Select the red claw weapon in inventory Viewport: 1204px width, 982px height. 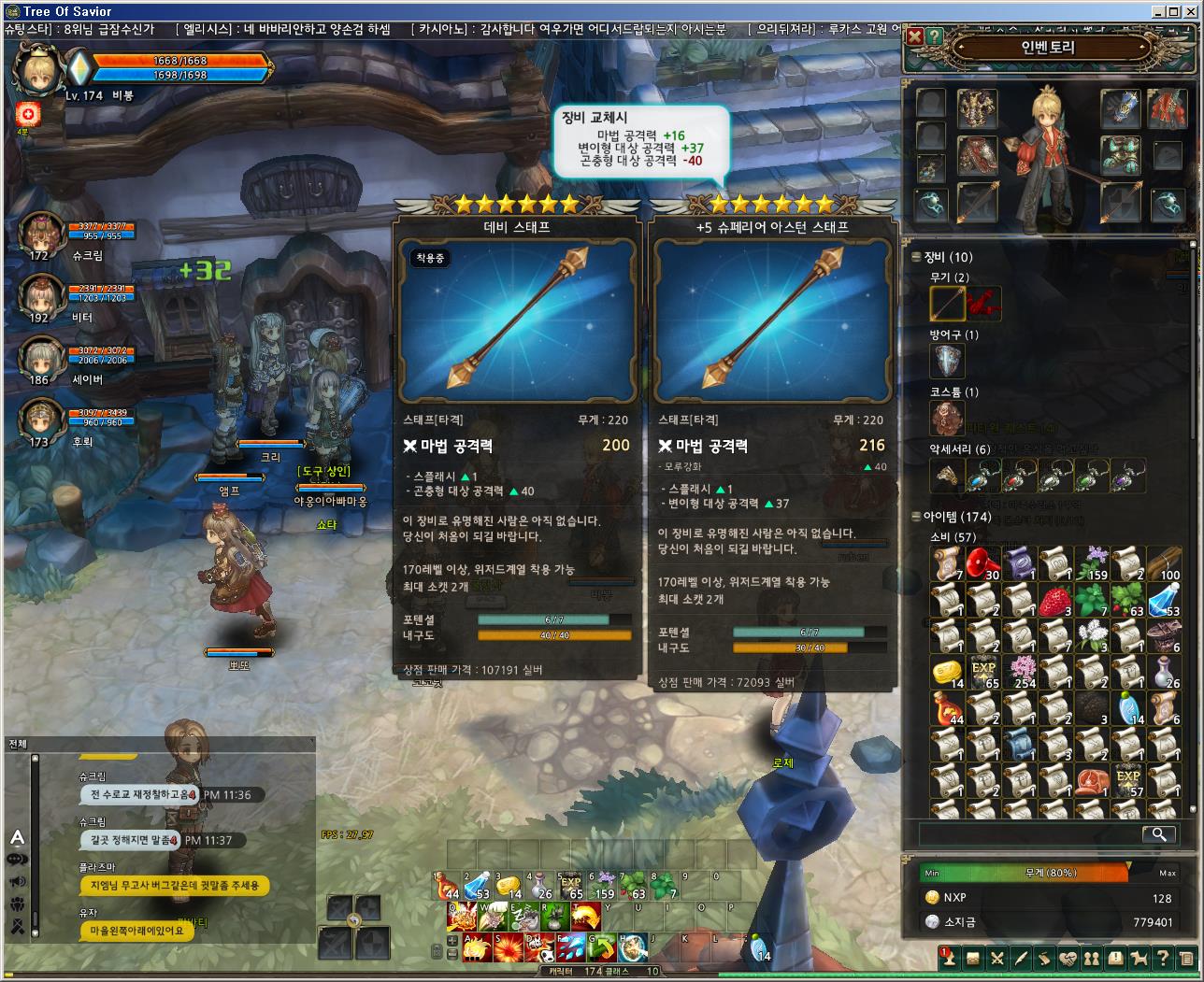point(983,304)
